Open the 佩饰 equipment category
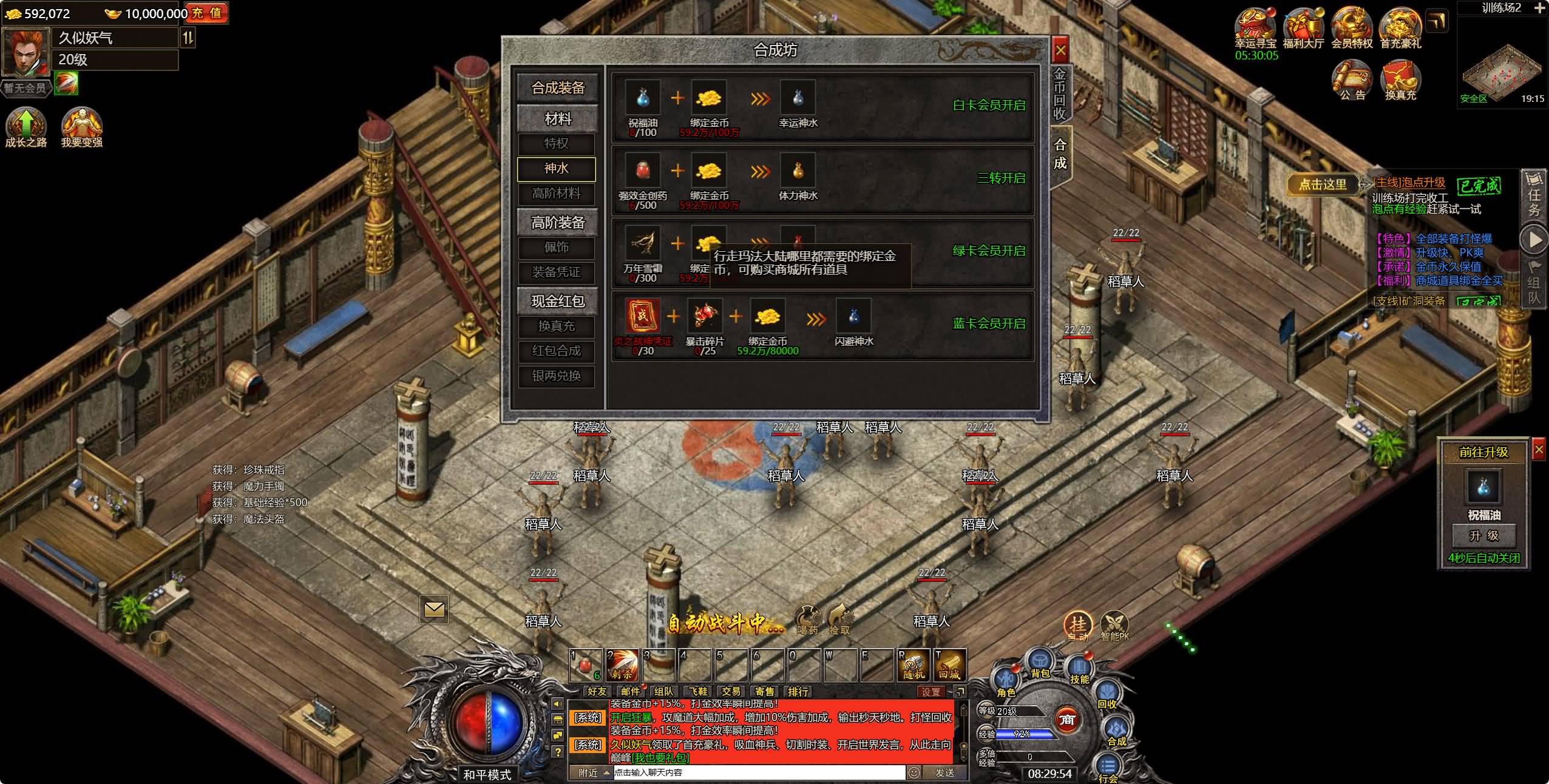 (x=556, y=248)
